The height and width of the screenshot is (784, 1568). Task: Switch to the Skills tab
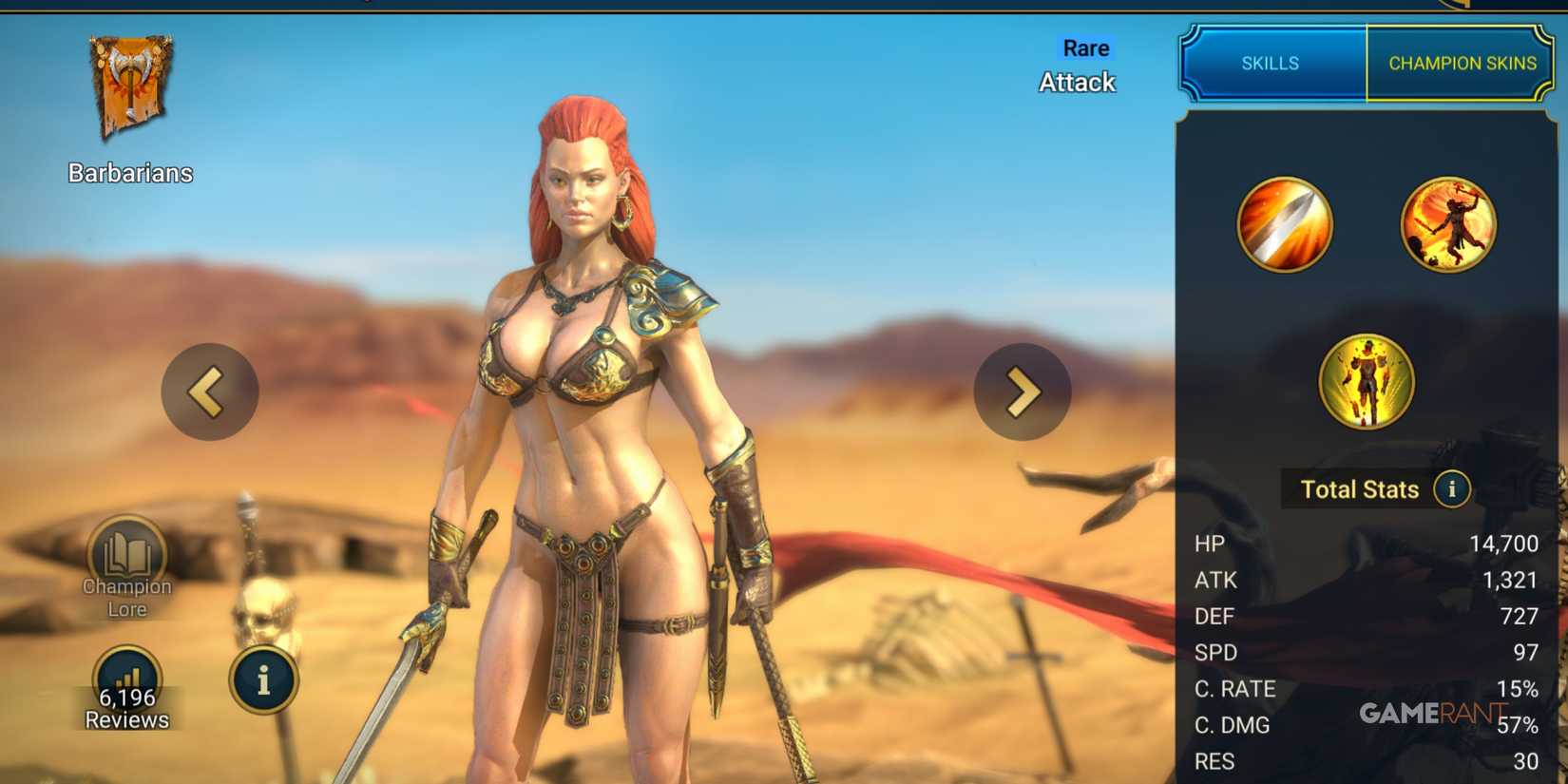click(1270, 63)
